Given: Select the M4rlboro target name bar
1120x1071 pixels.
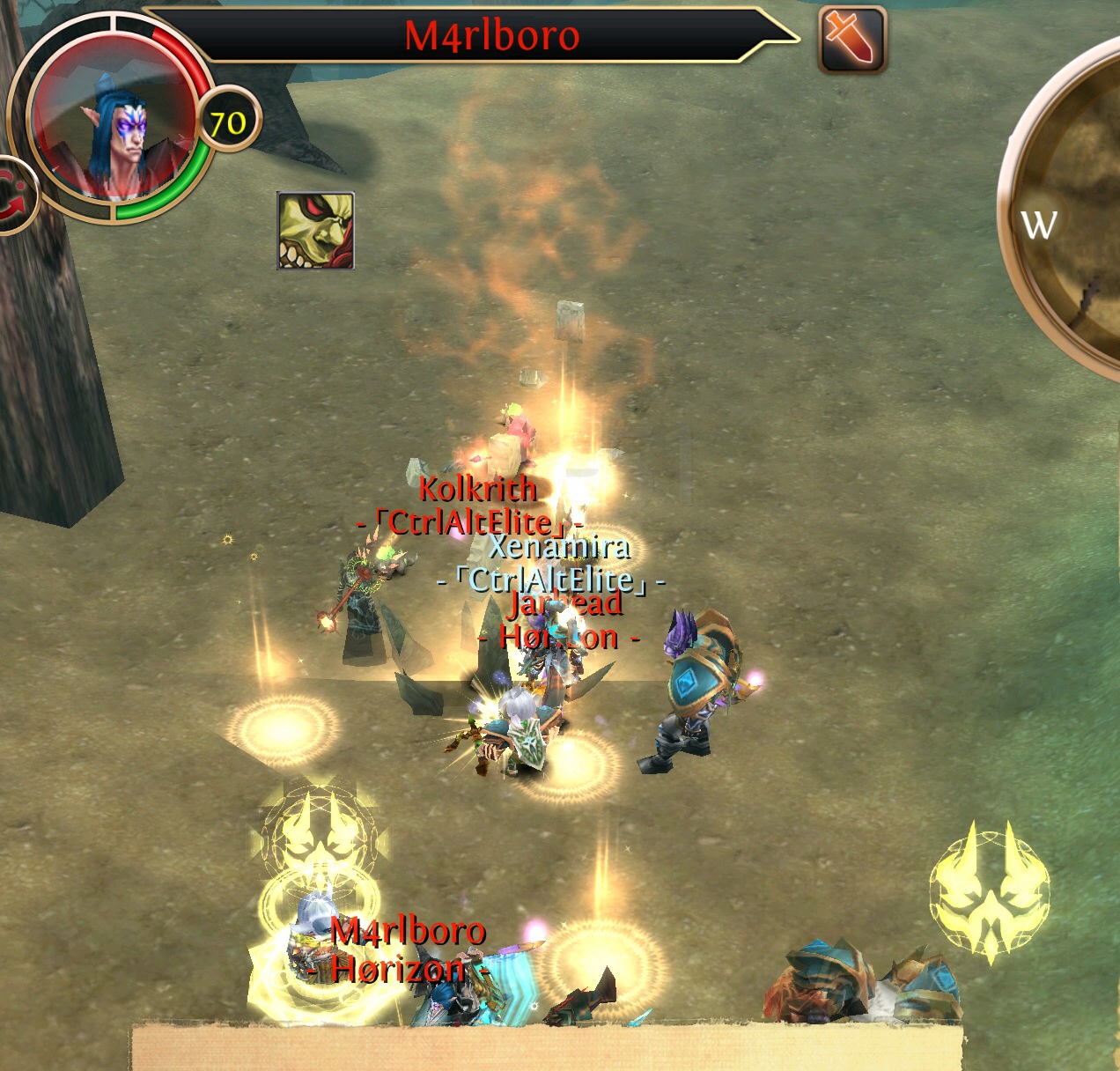Looking at the screenshot, I should point(491,36).
